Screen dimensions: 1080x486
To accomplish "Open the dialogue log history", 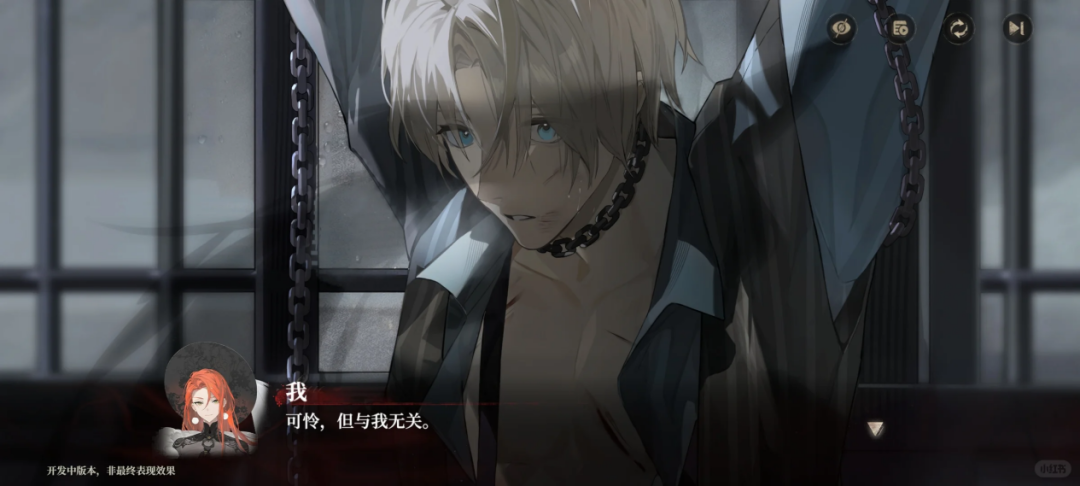I will 900,29.
